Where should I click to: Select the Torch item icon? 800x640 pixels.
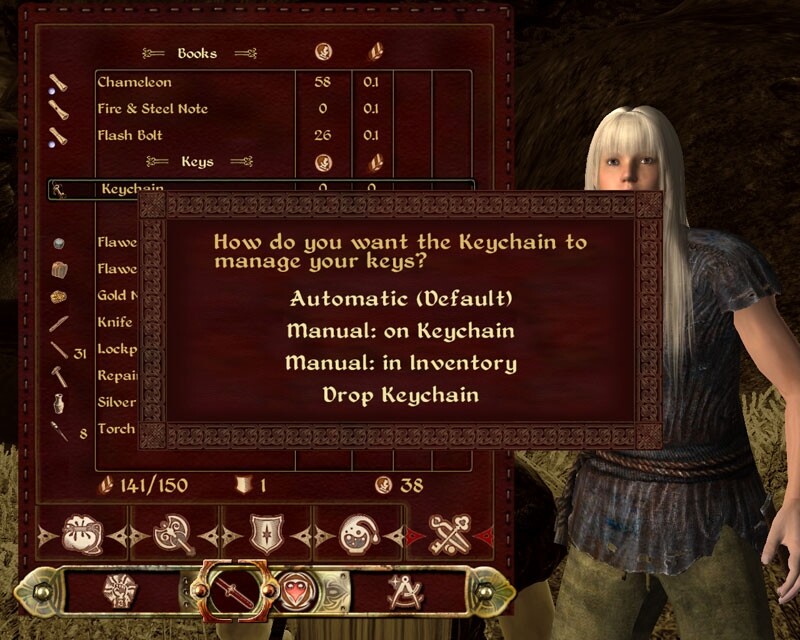pos(60,431)
